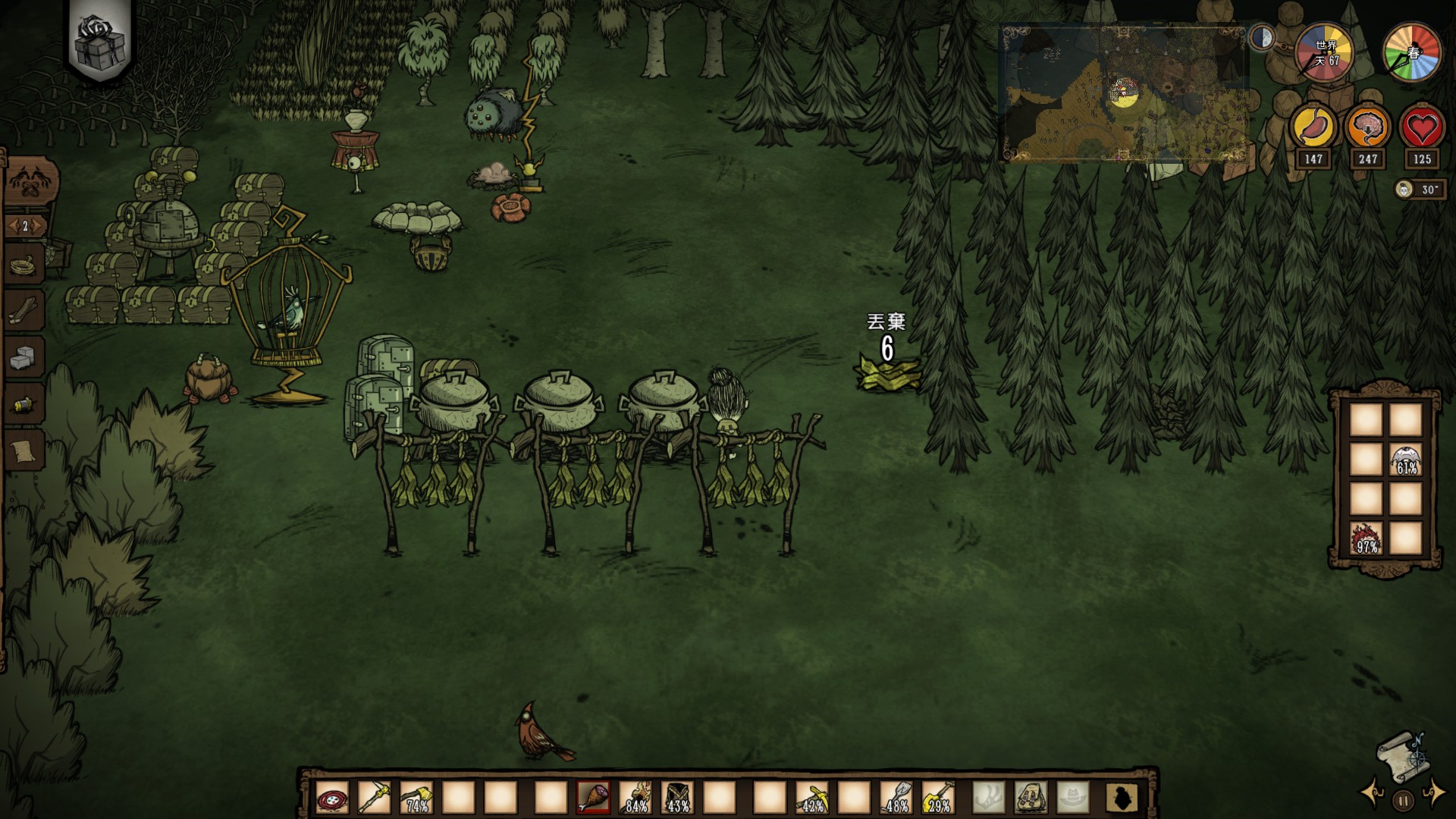Select the golden shovel slot at 29%
The width and height of the screenshot is (1456, 819).
click(939, 798)
